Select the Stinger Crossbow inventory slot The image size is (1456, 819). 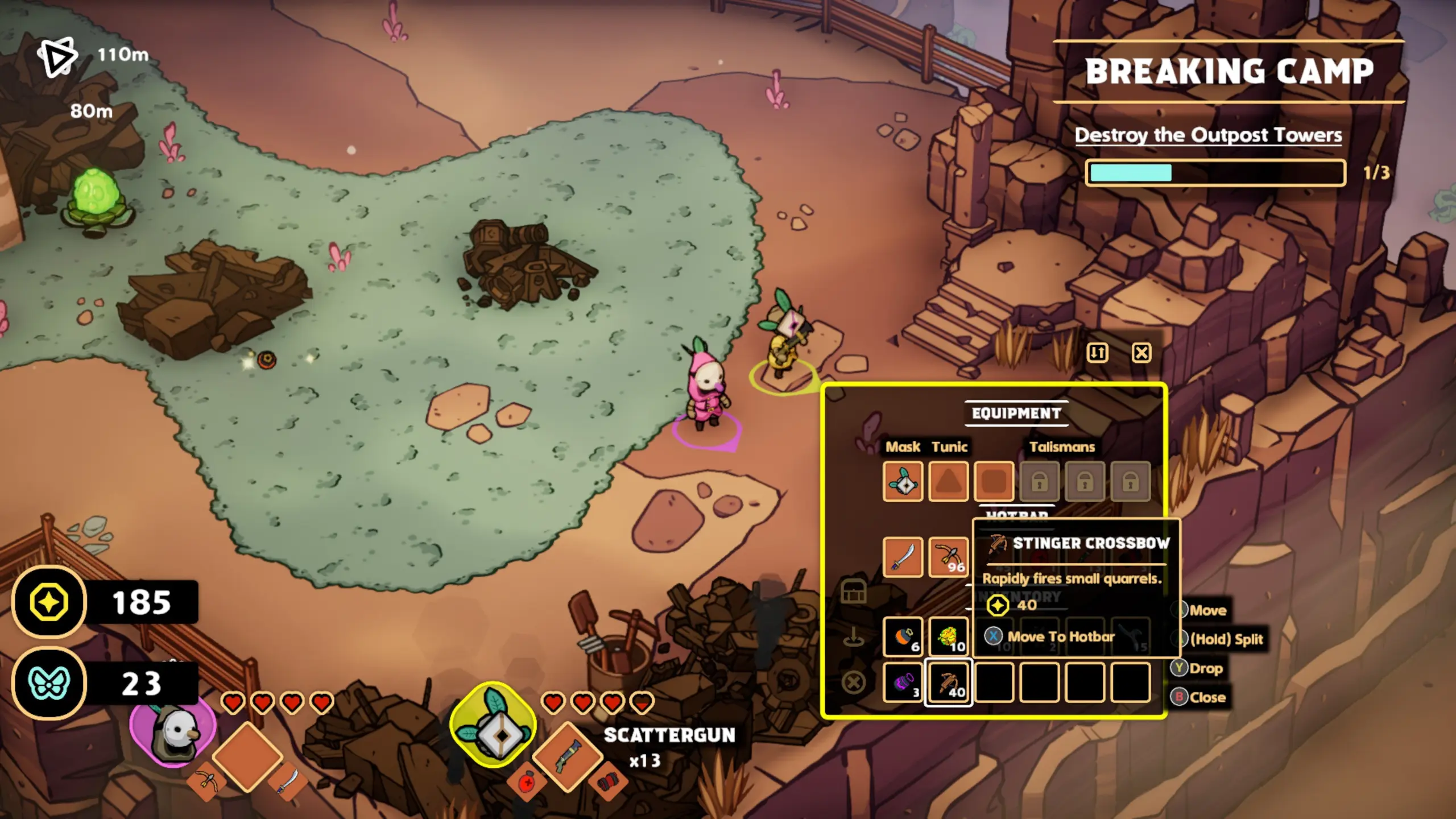(x=948, y=682)
